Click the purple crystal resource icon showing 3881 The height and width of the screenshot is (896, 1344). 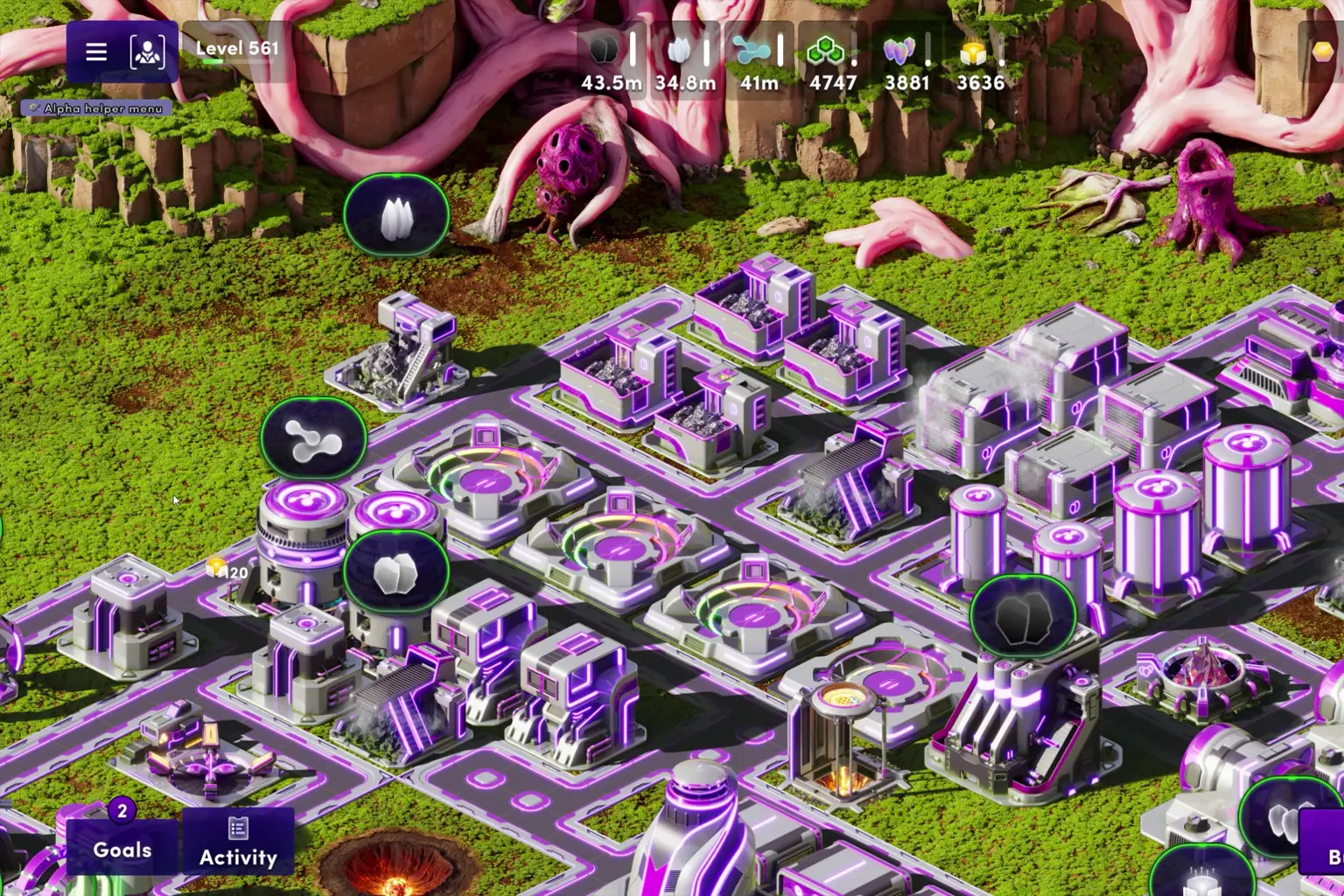pyautogui.click(x=901, y=52)
